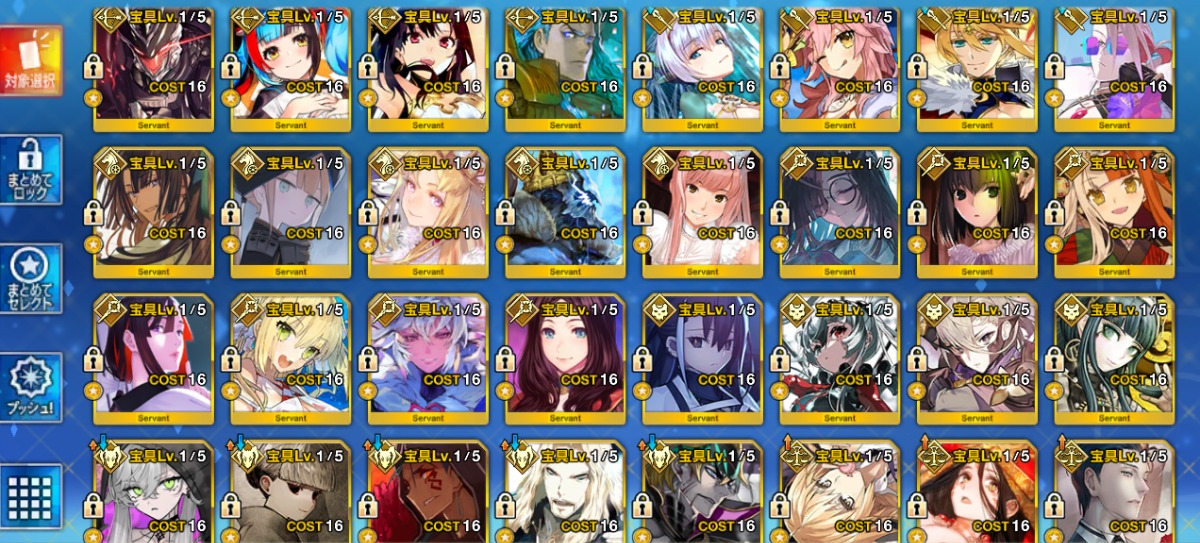This screenshot has height=543, width=1200.
Task: Select the winking pink-haired fox girl card
Action: click(x=840, y=70)
